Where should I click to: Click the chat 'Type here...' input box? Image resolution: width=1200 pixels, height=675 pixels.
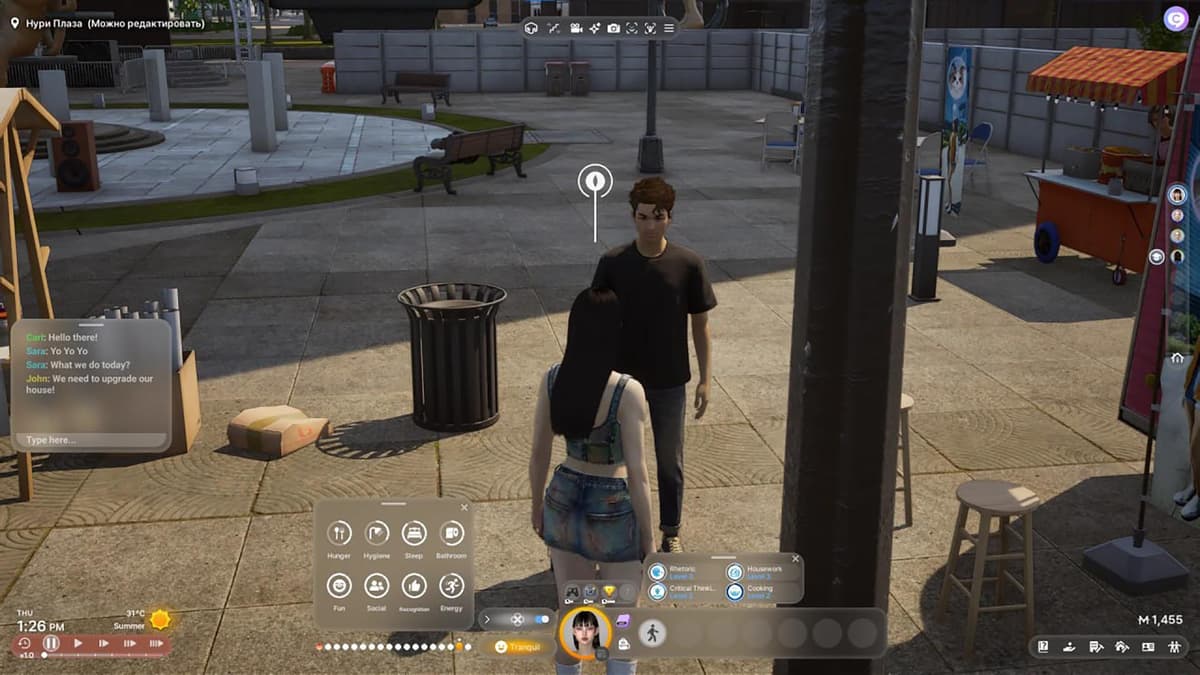coord(91,440)
